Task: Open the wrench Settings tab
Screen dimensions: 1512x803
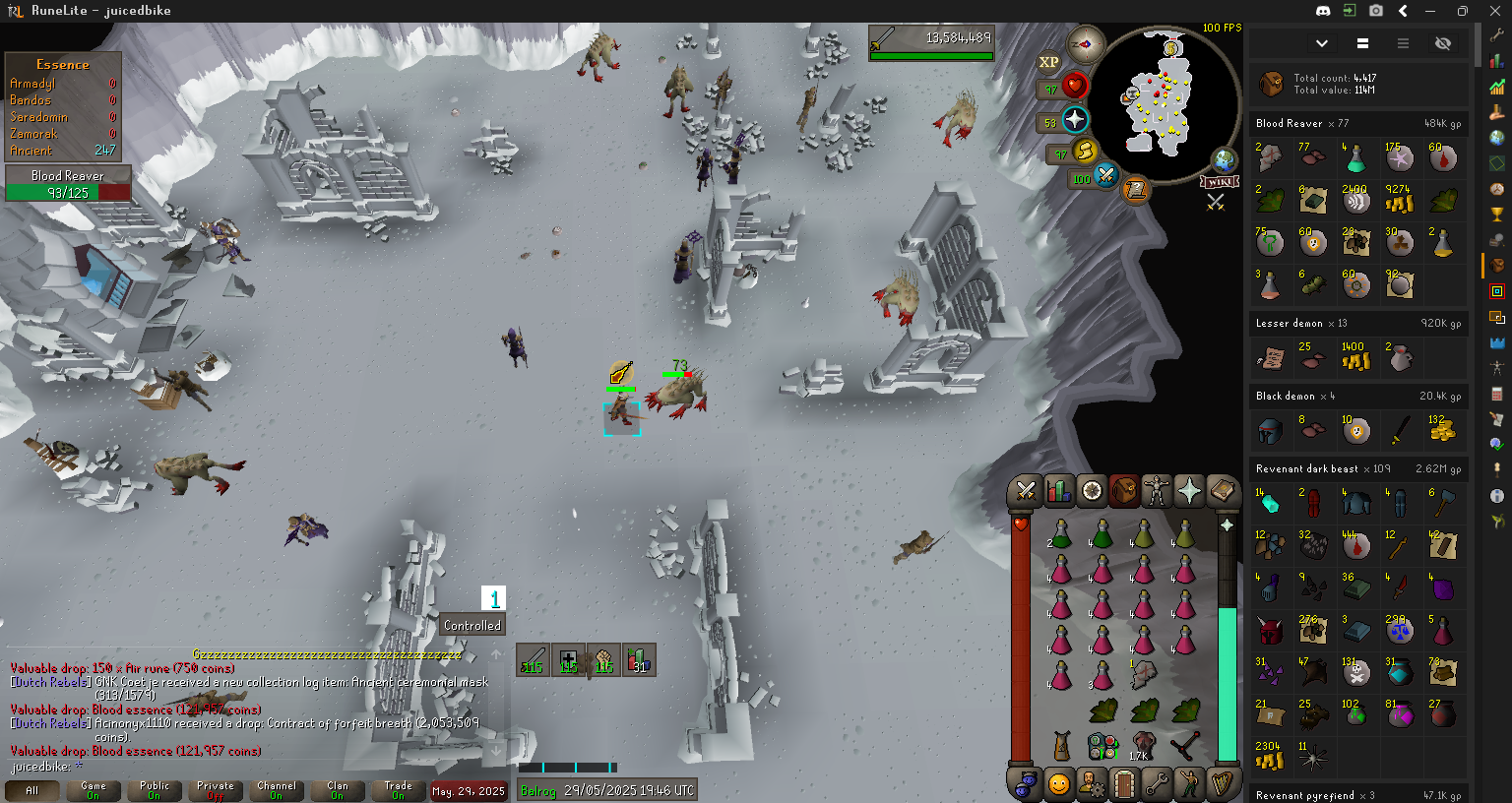Action: [x=1157, y=784]
